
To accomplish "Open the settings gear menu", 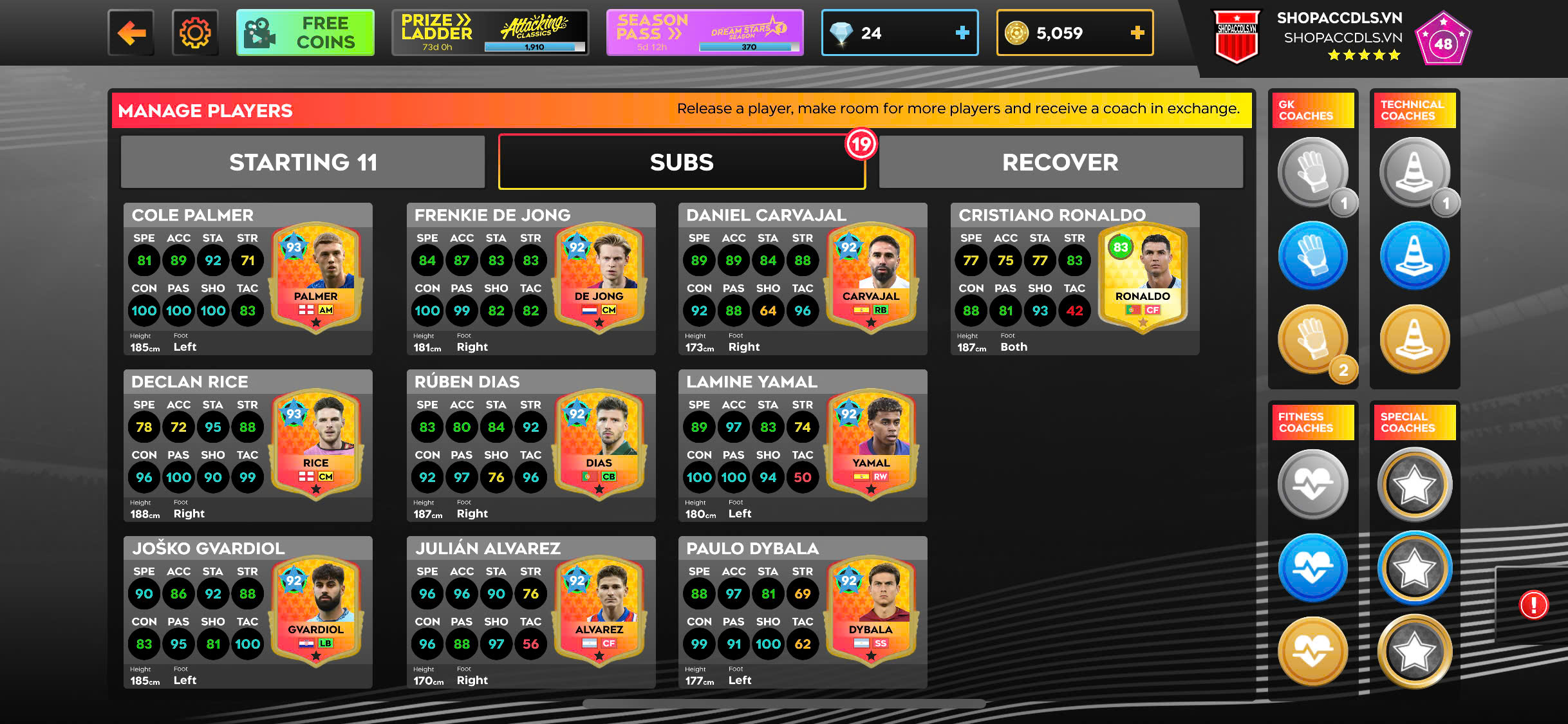I will [195, 33].
